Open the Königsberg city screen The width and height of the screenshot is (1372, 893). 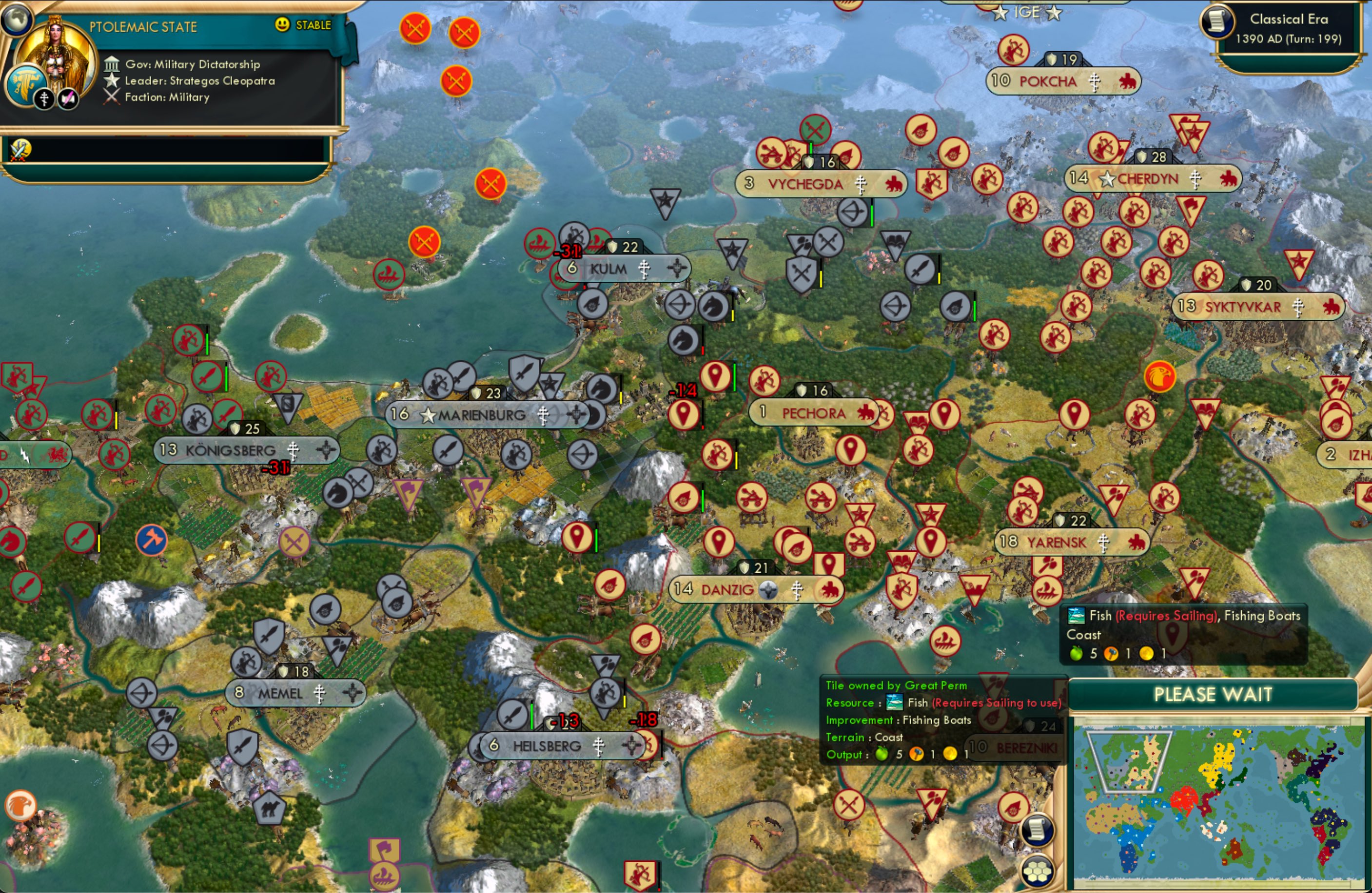[x=231, y=450]
